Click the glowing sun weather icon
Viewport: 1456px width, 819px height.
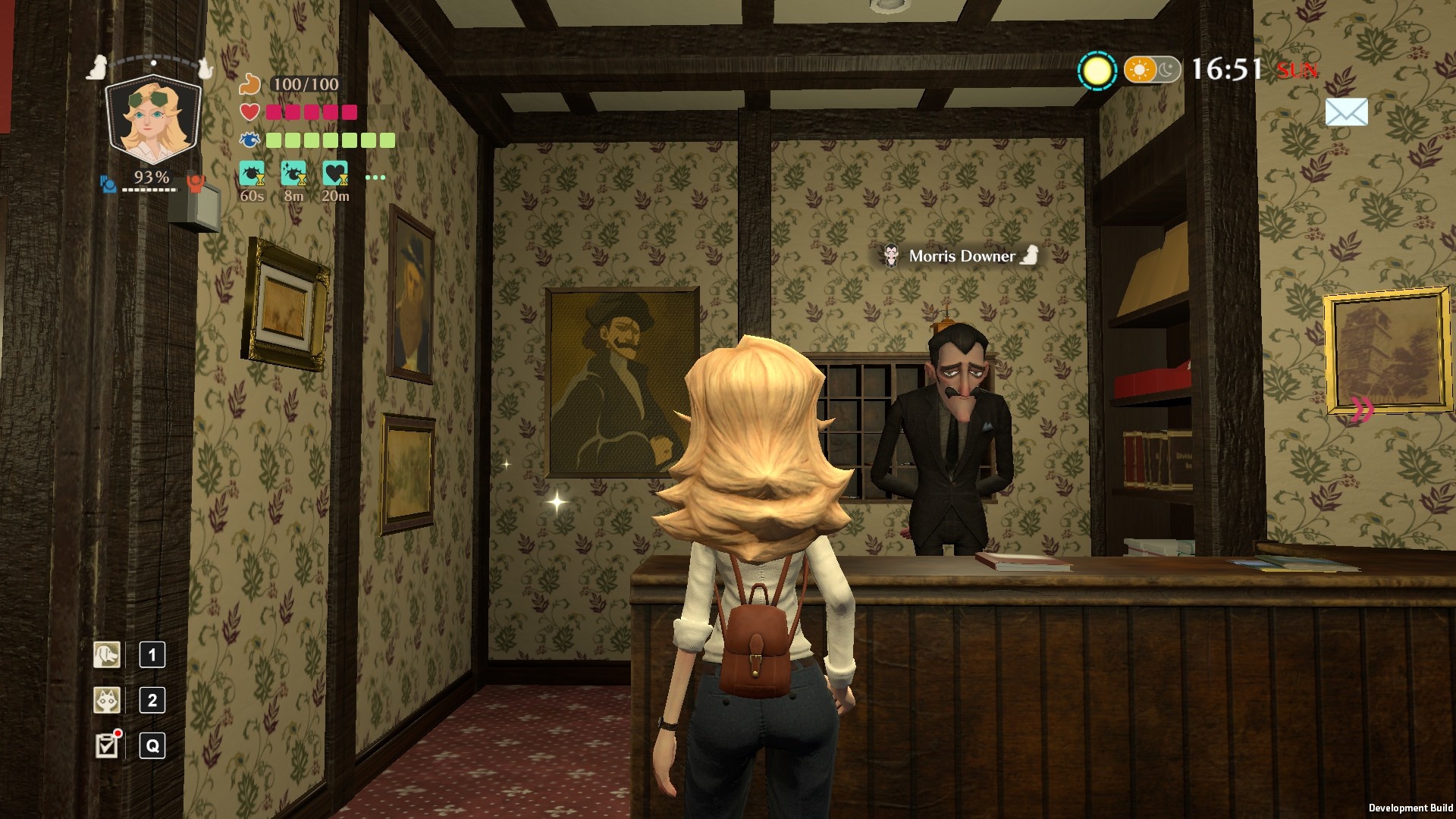click(x=1097, y=71)
